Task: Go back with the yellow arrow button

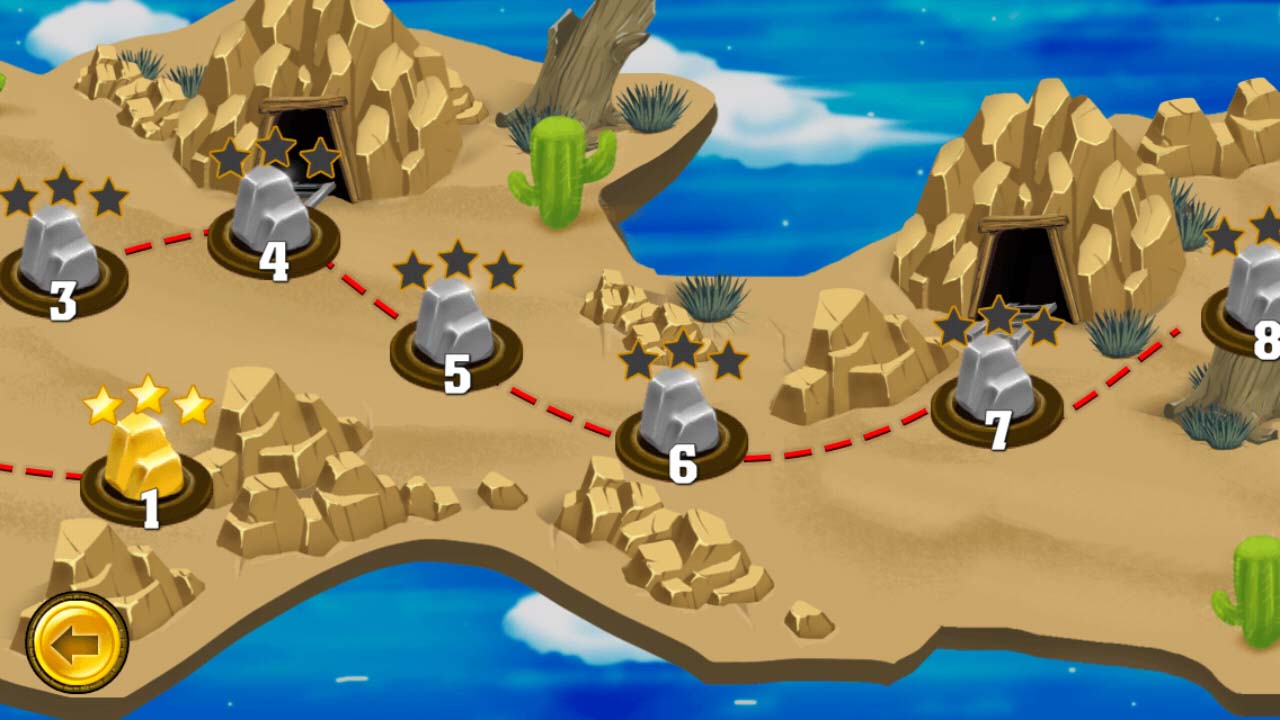Action: pyautogui.click(x=77, y=643)
